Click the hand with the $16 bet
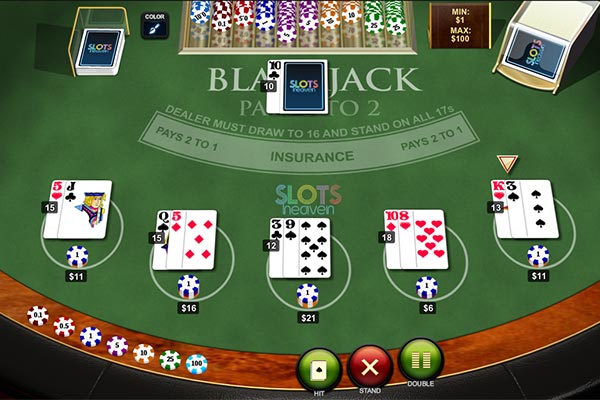This screenshot has width=600, height=400. pos(186,239)
